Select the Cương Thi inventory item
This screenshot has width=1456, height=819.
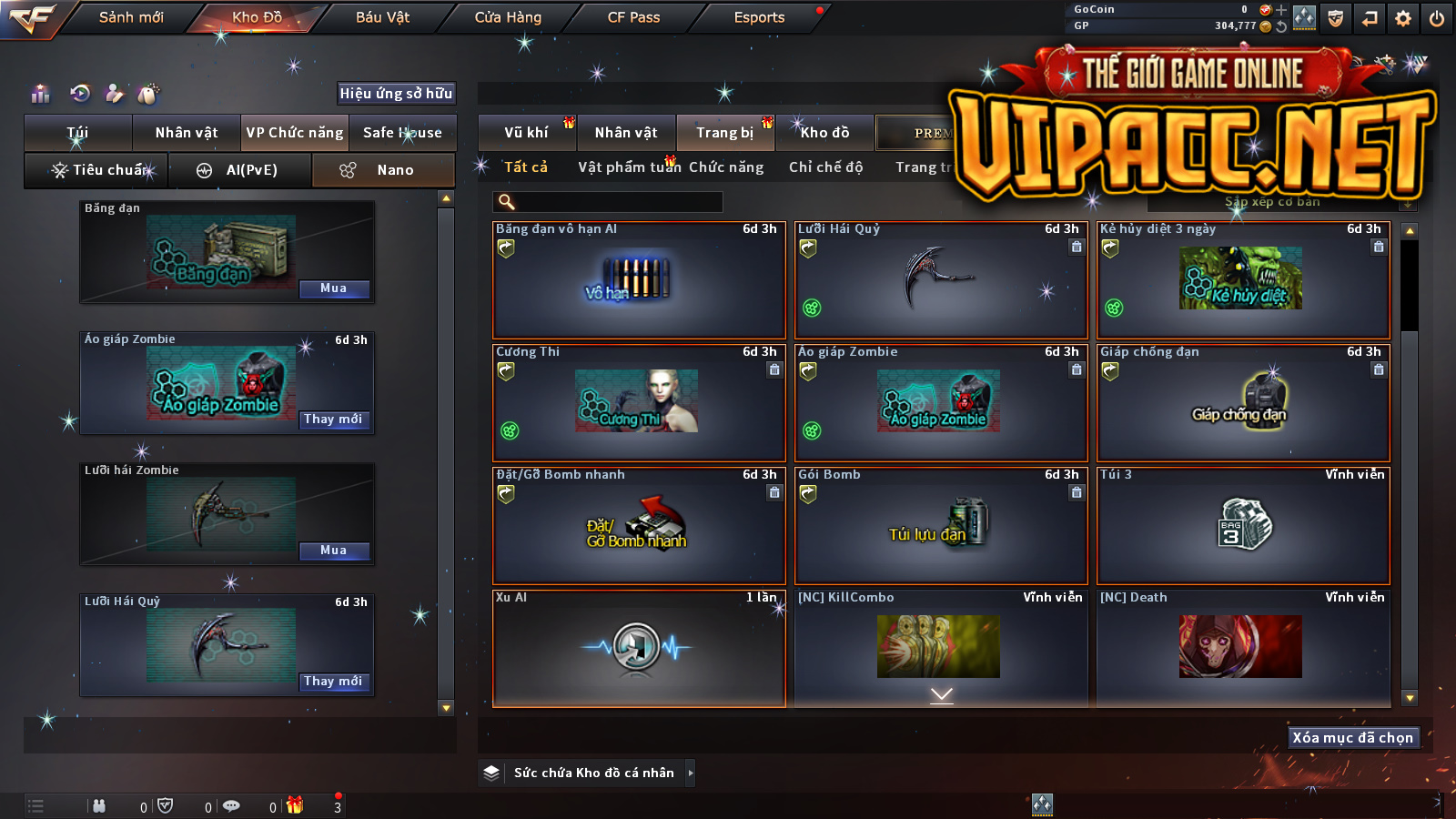click(638, 402)
